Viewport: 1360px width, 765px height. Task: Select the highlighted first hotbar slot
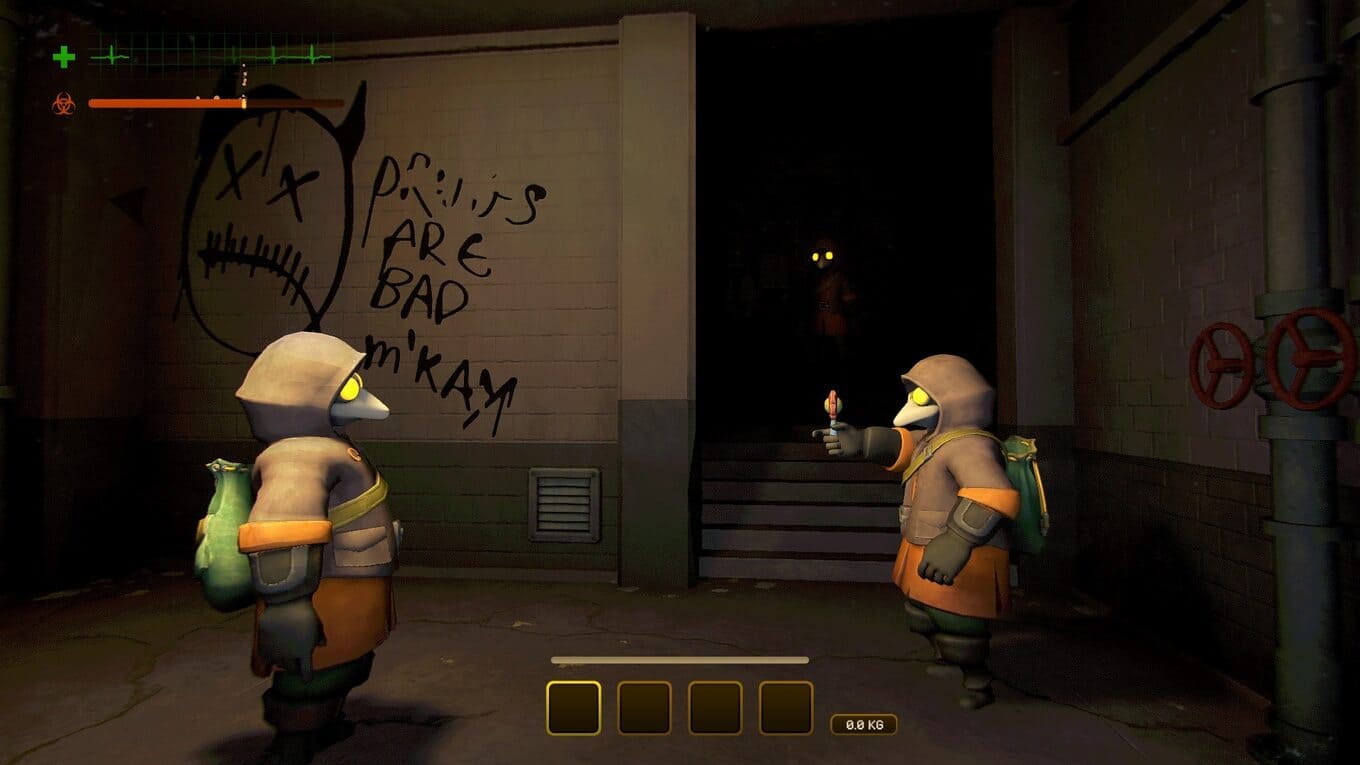pos(573,708)
